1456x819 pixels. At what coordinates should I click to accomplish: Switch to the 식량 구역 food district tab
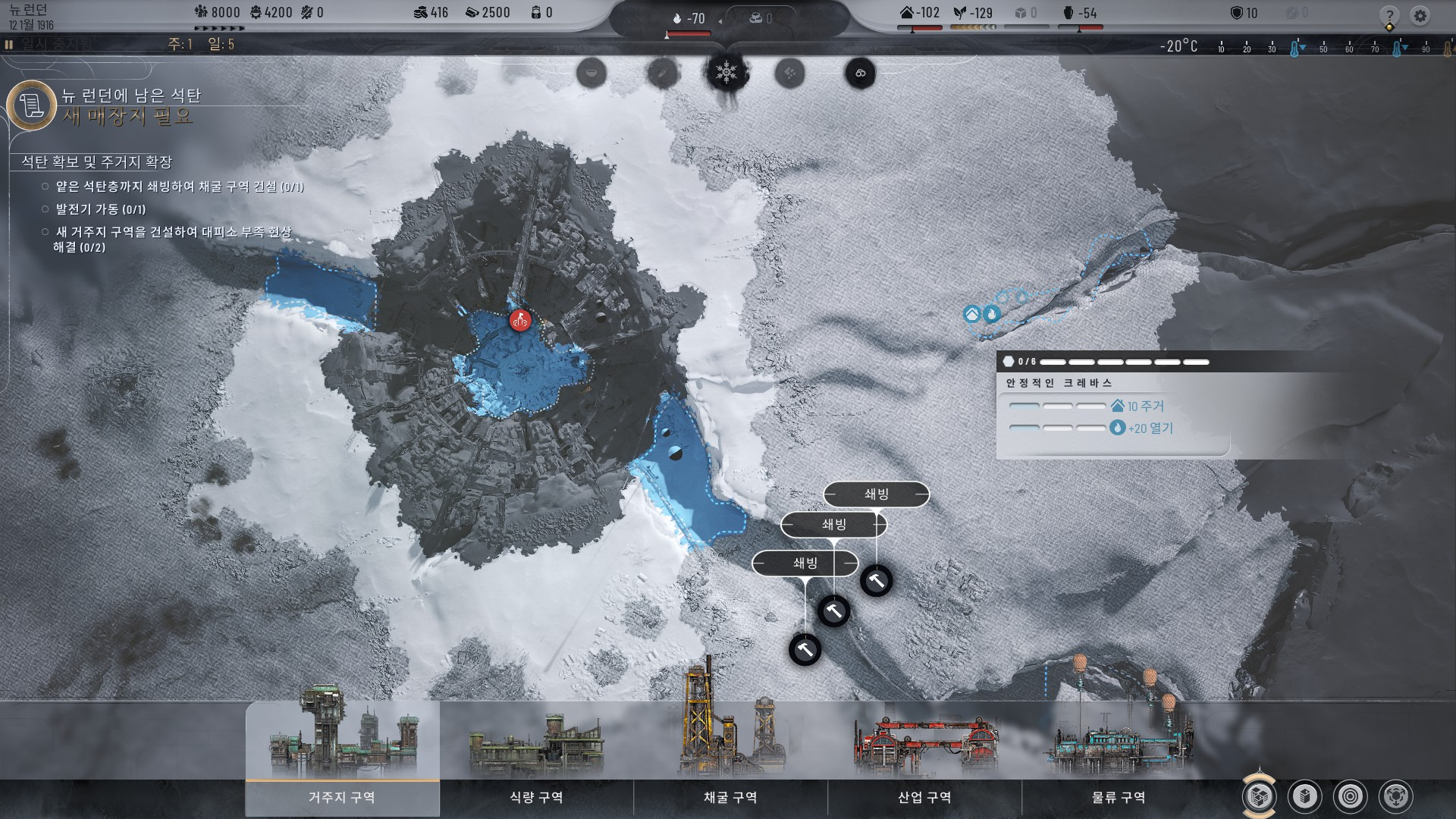tap(536, 797)
